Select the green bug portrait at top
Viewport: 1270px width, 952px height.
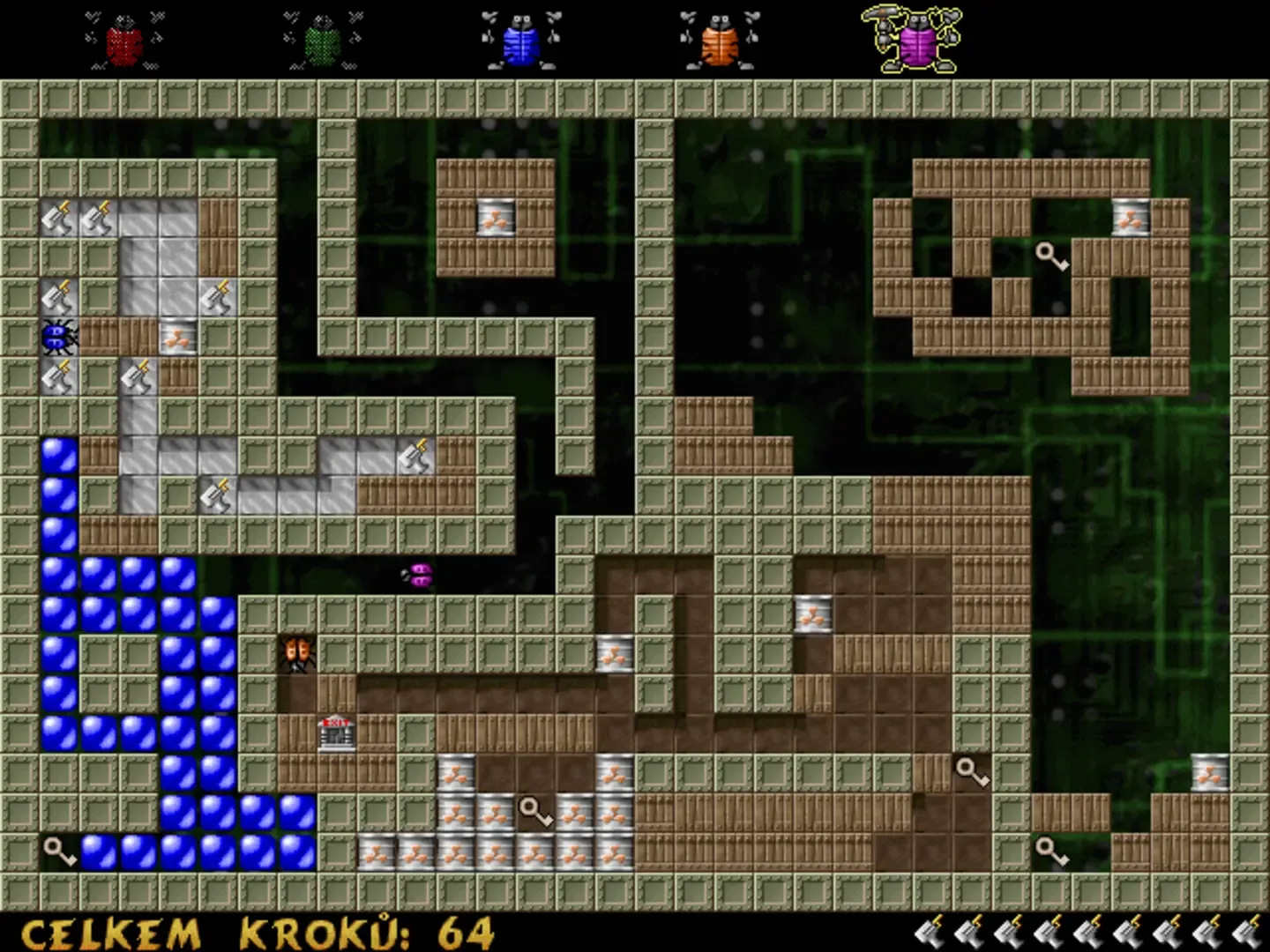(x=320, y=40)
